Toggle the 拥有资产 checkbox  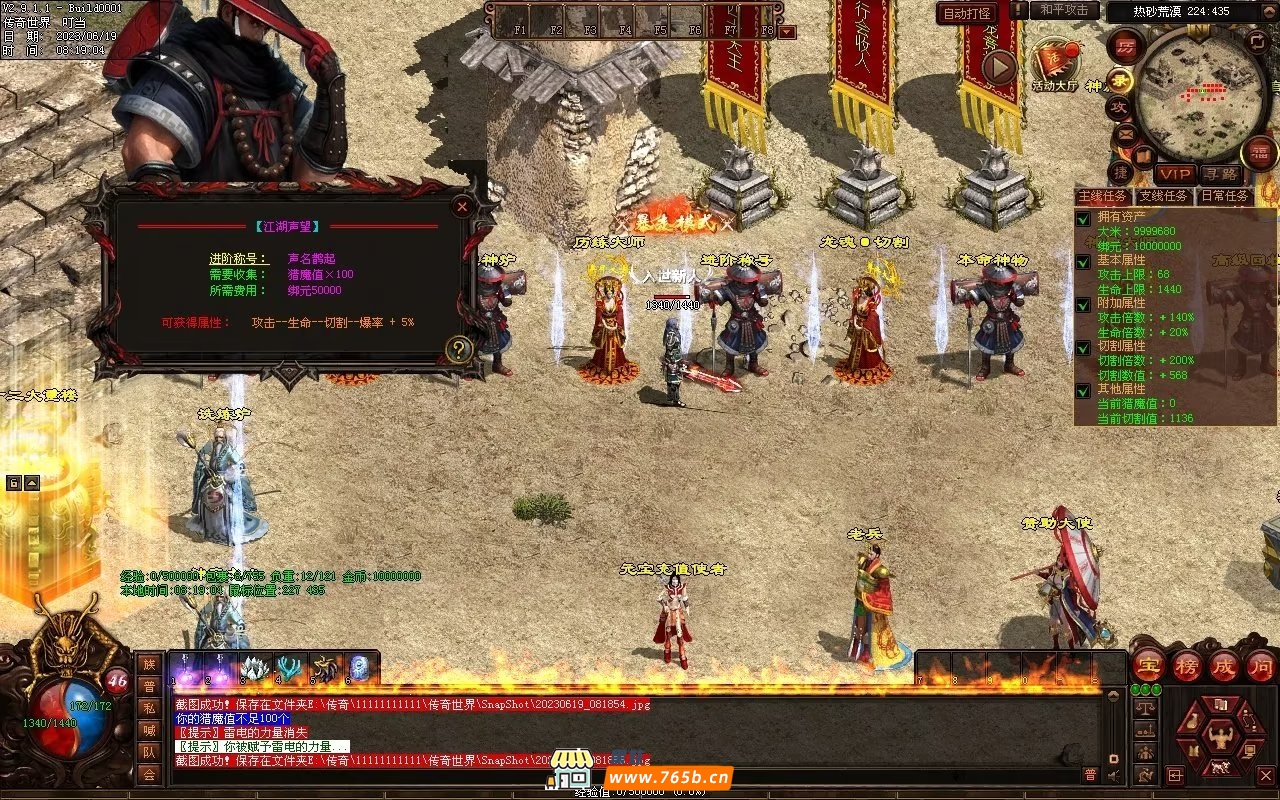click(1083, 218)
